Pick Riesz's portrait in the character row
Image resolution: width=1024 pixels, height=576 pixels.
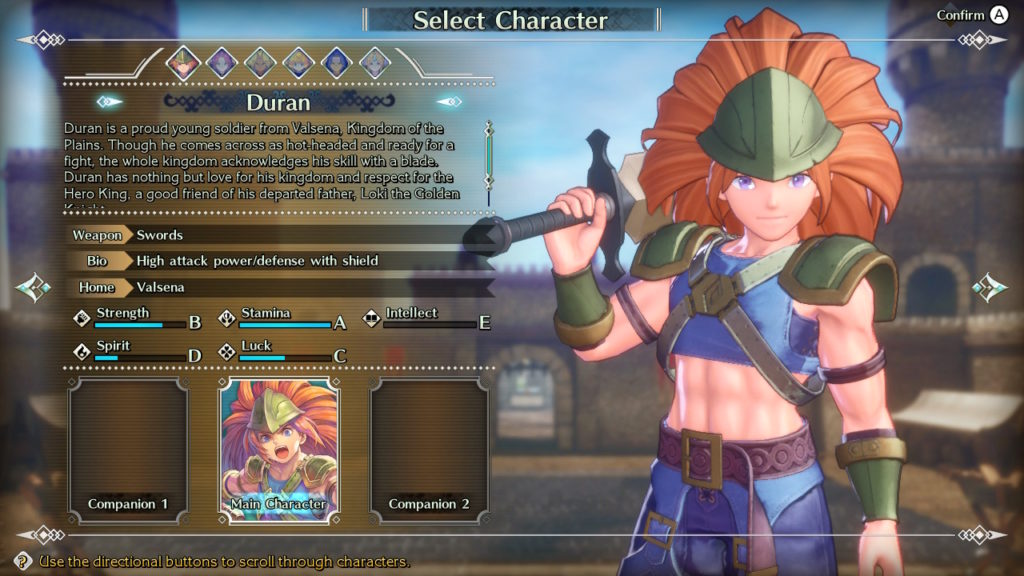pyautogui.click(x=374, y=63)
